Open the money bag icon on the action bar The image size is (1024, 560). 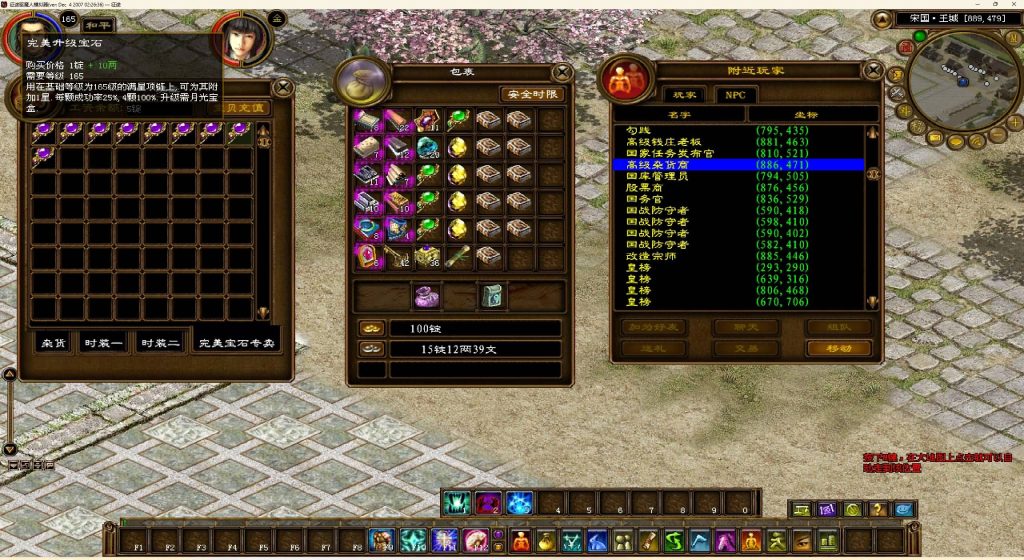click(x=548, y=541)
